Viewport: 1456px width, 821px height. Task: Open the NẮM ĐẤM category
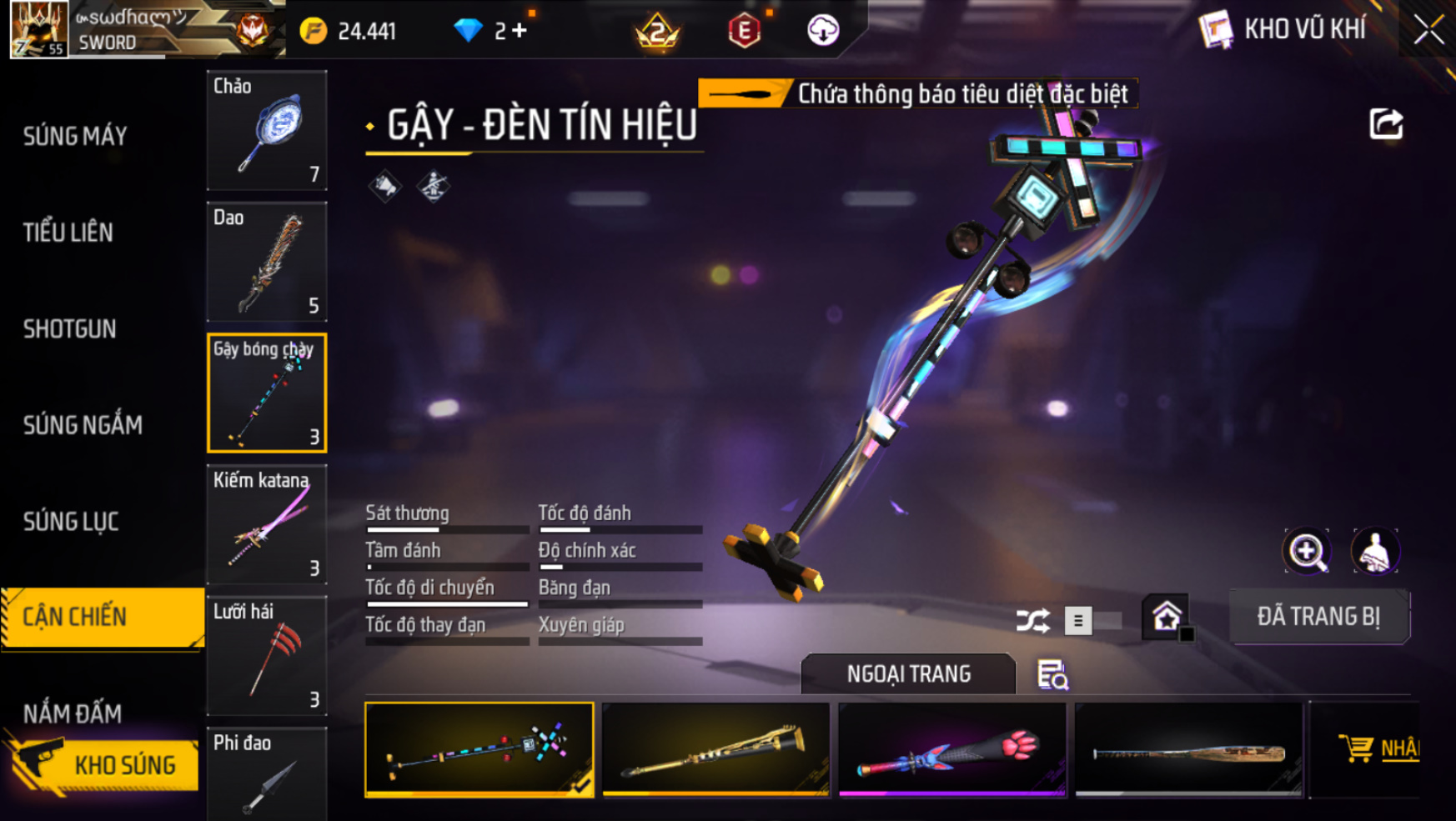(x=73, y=713)
